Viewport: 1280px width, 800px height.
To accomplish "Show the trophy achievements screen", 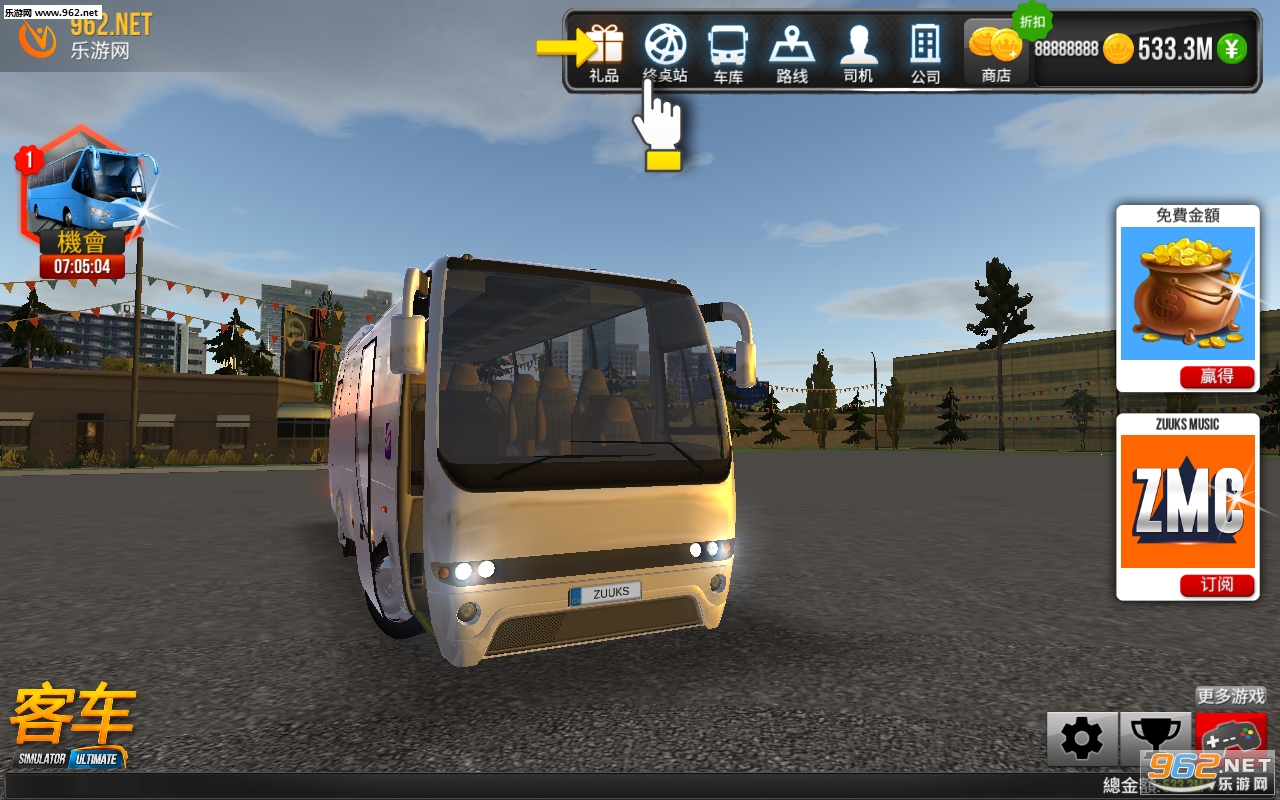I will point(1155,739).
